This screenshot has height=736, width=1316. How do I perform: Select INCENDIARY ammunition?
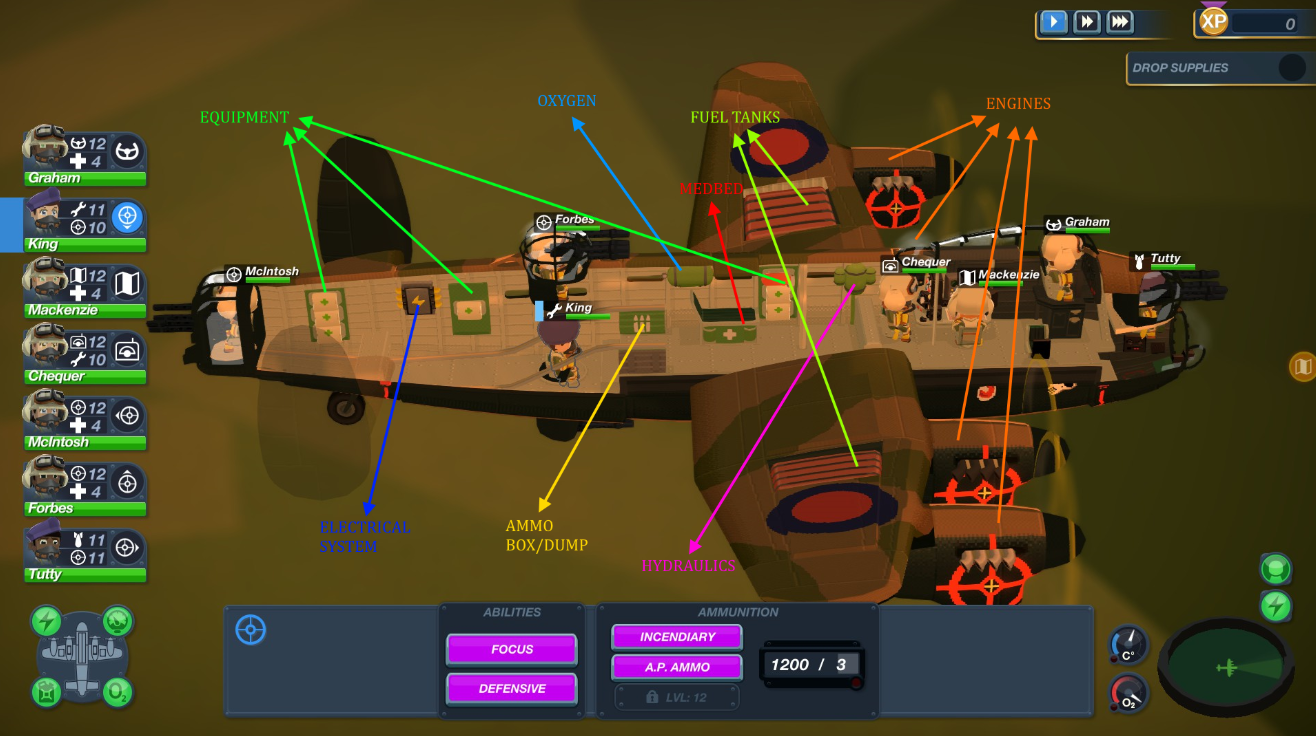pos(677,636)
